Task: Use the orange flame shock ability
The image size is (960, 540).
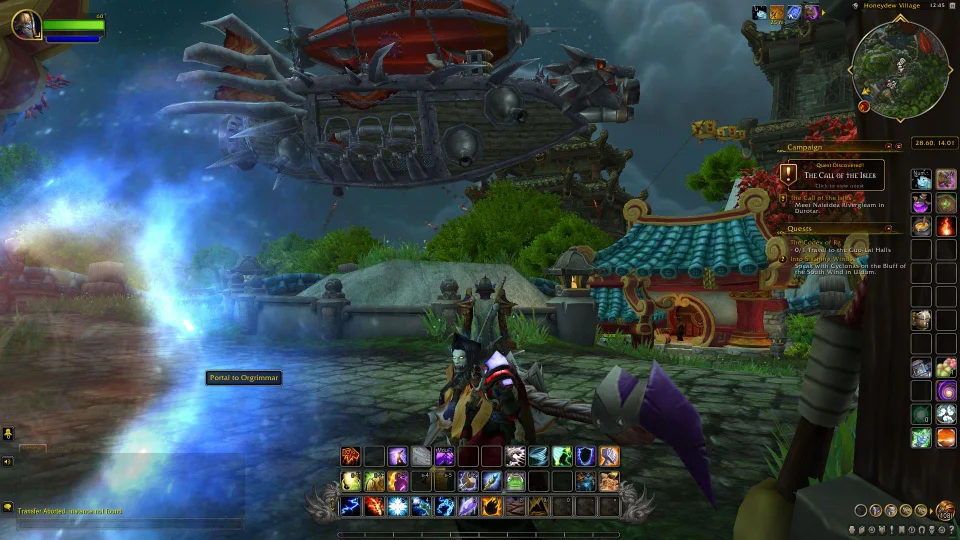Action: tap(375, 506)
